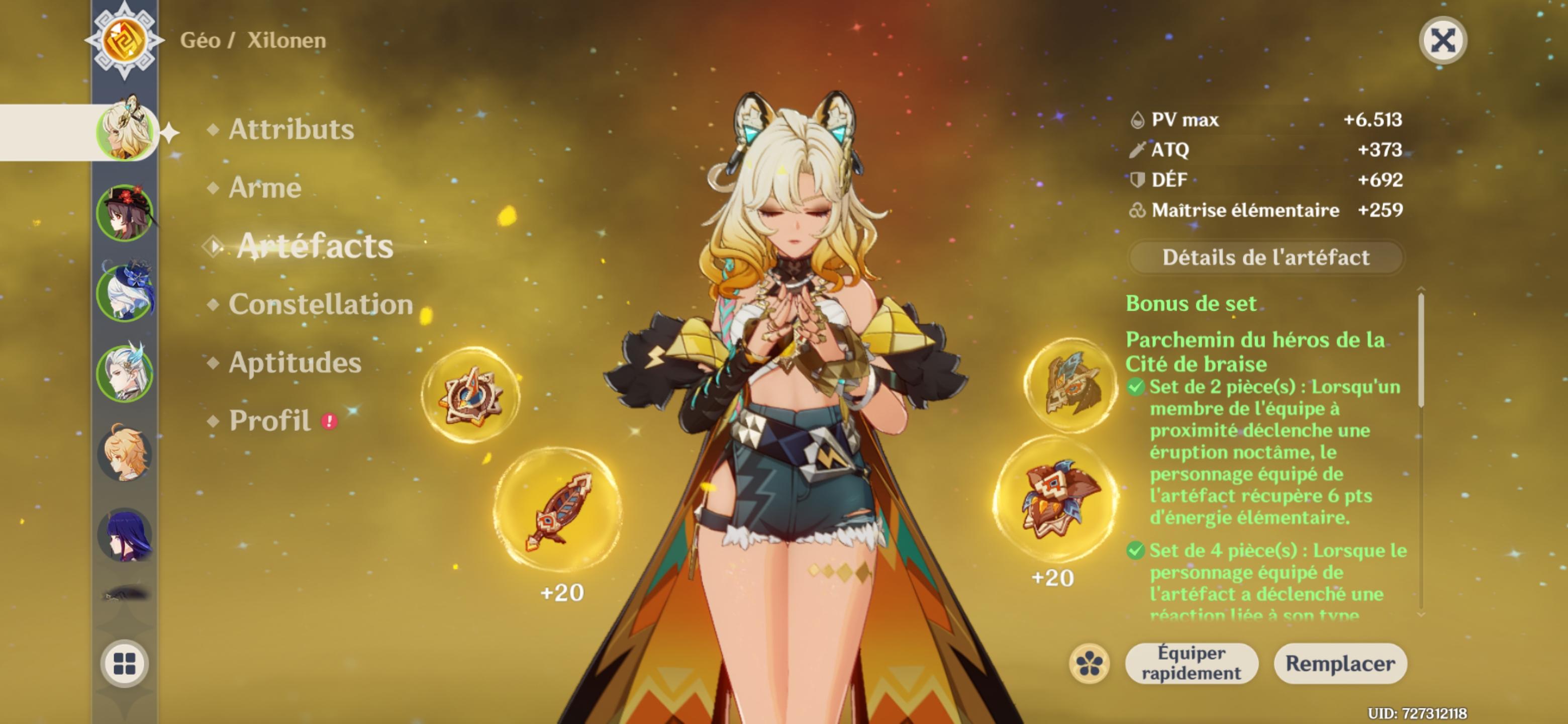
Task: Open the Aptitudes section
Action: (293, 363)
